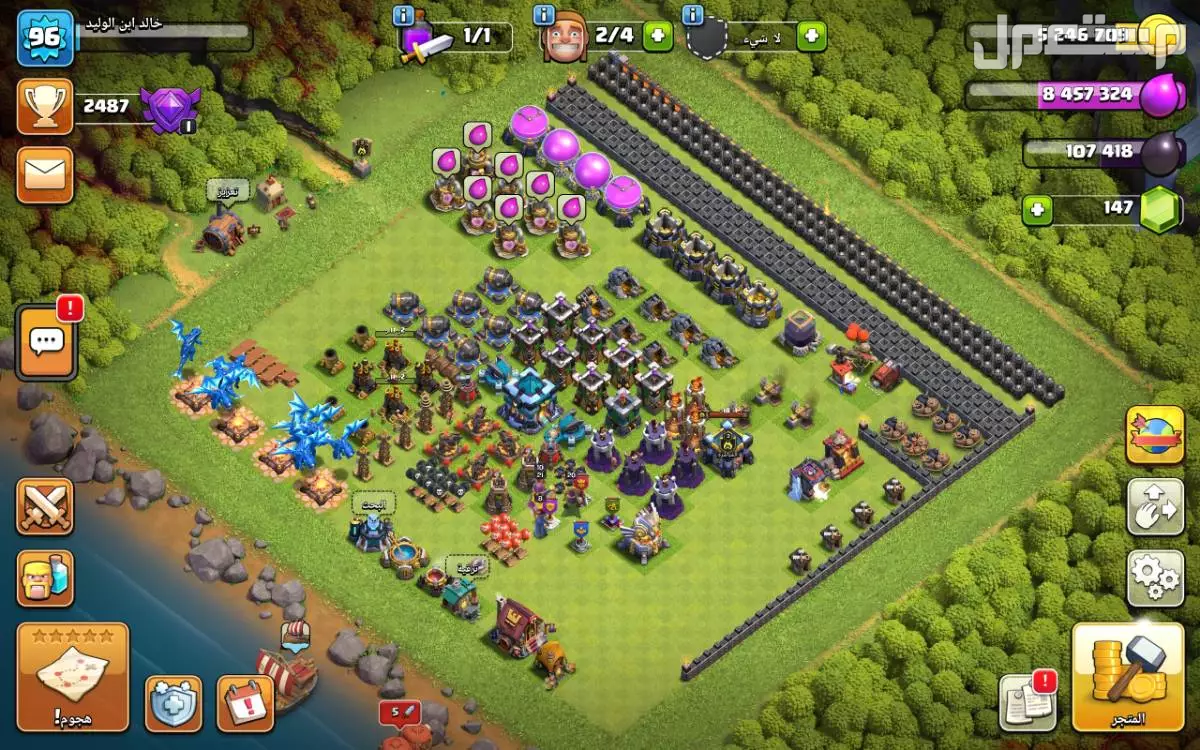Show info for the builder count

click(544, 15)
